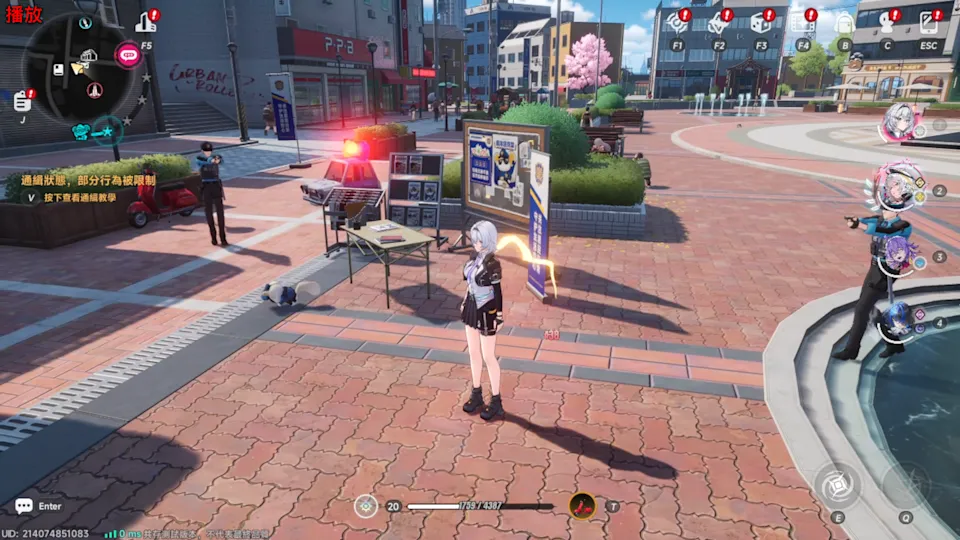Open the quest log clipboard icon
The image size is (960, 540).
click(22, 99)
